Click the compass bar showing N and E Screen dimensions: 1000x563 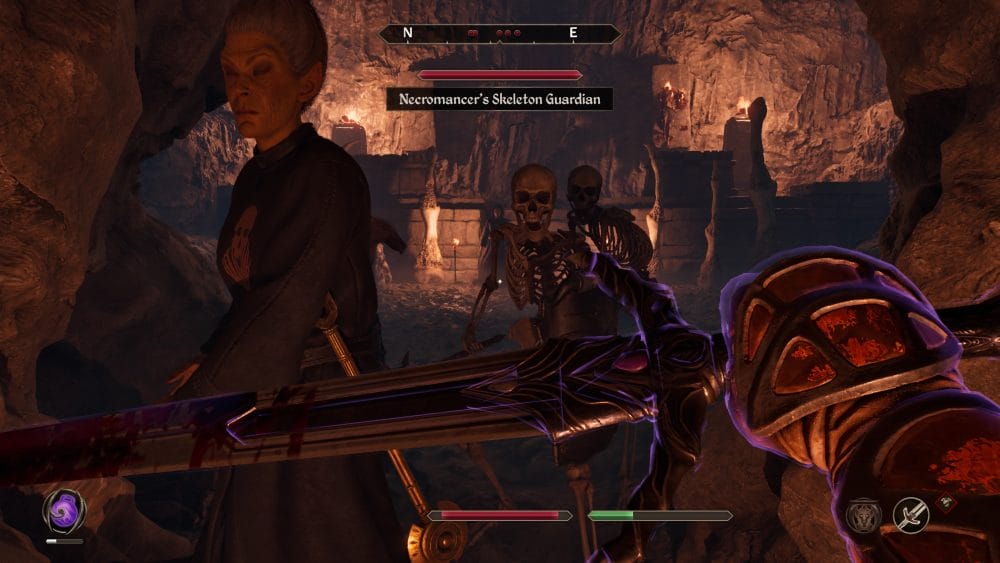[499, 33]
